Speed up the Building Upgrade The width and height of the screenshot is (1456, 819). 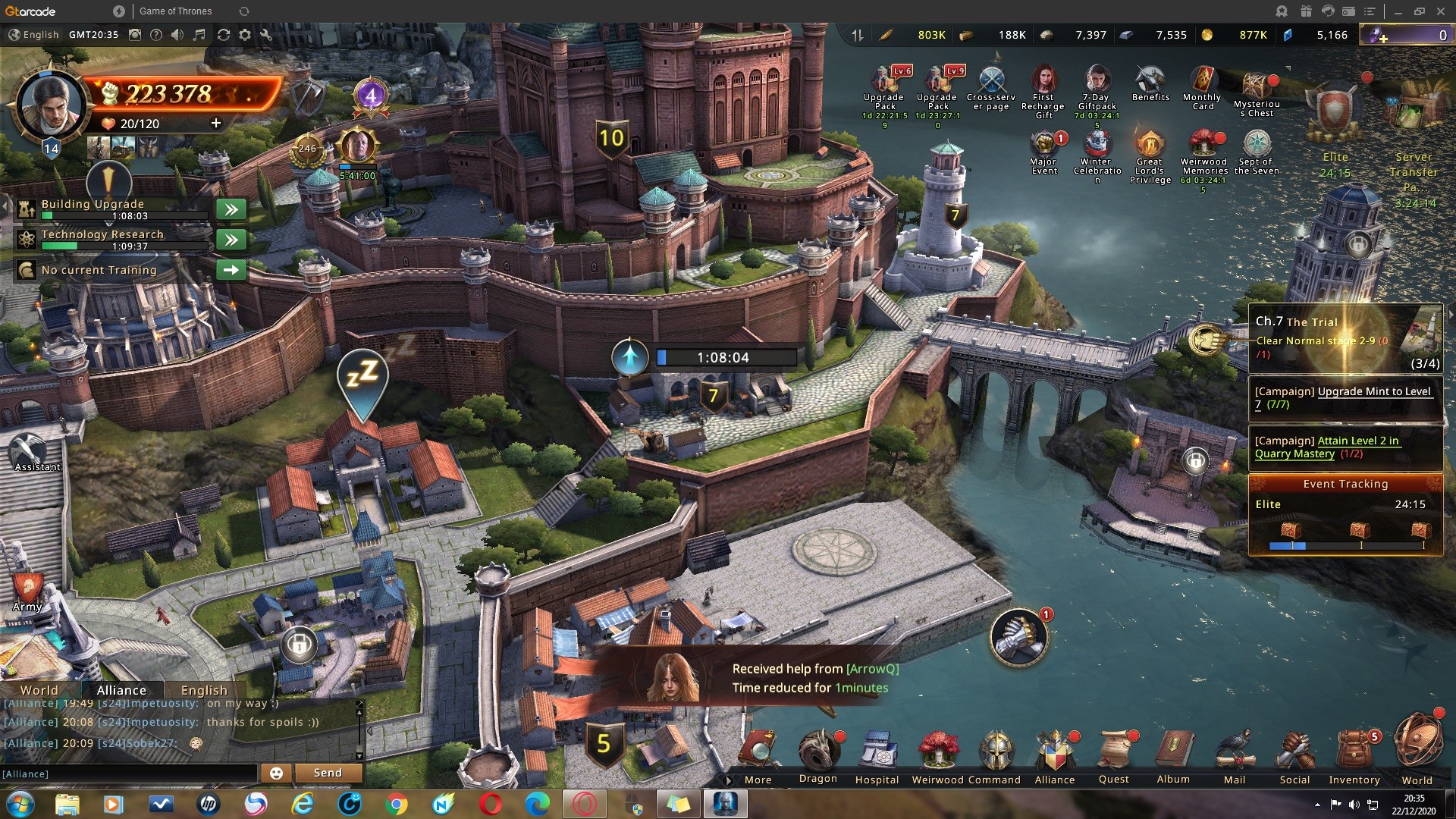(231, 209)
